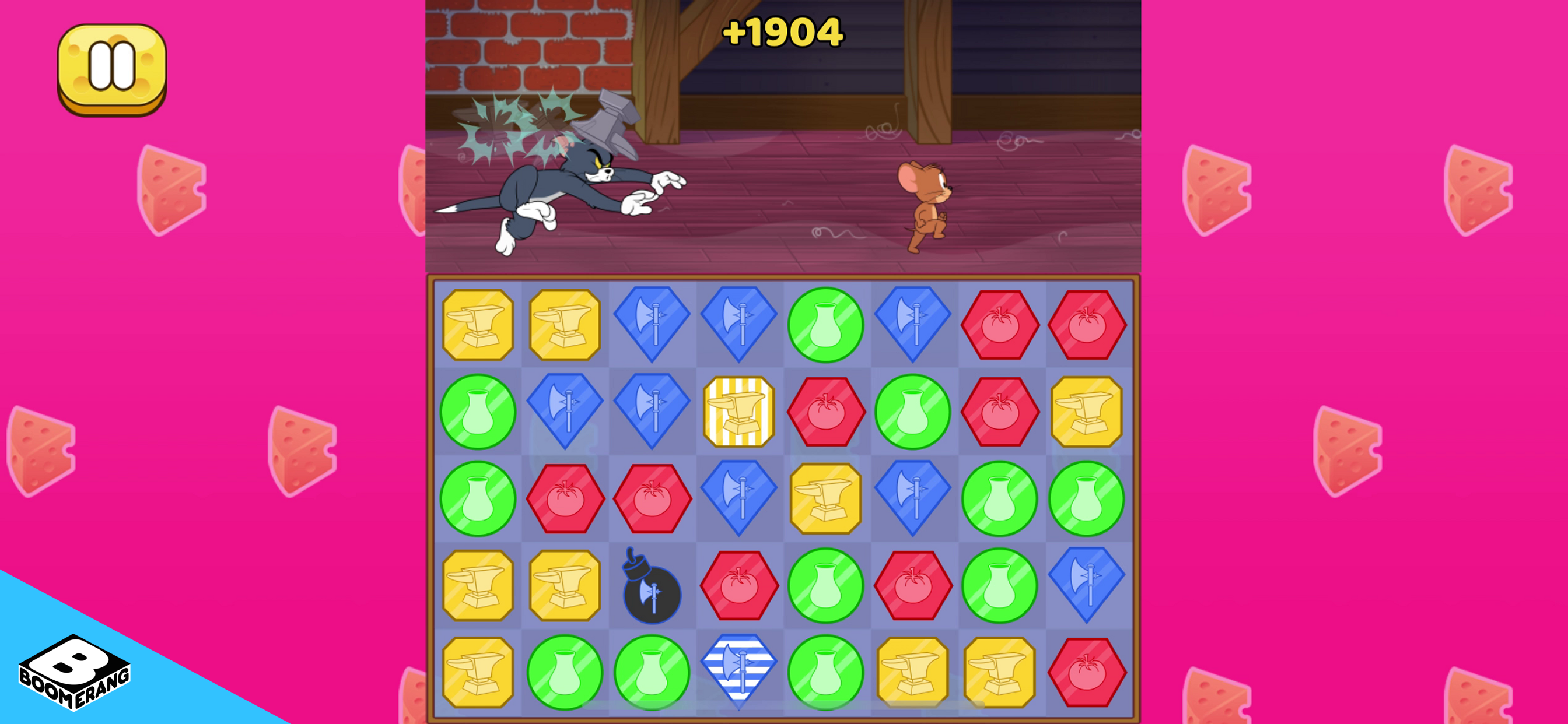The height and width of the screenshot is (724, 1568).
Task: Select the black bomb tile with axe symbol
Action: [x=653, y=585]
